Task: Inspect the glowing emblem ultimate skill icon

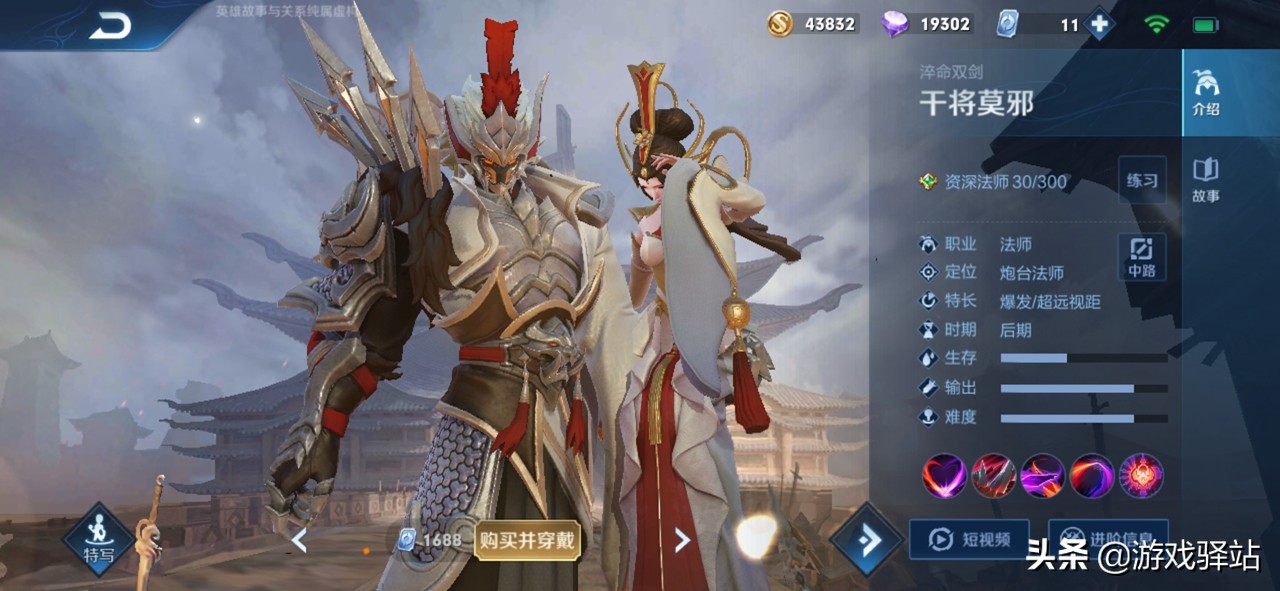Action: (x=1141, y=476)
